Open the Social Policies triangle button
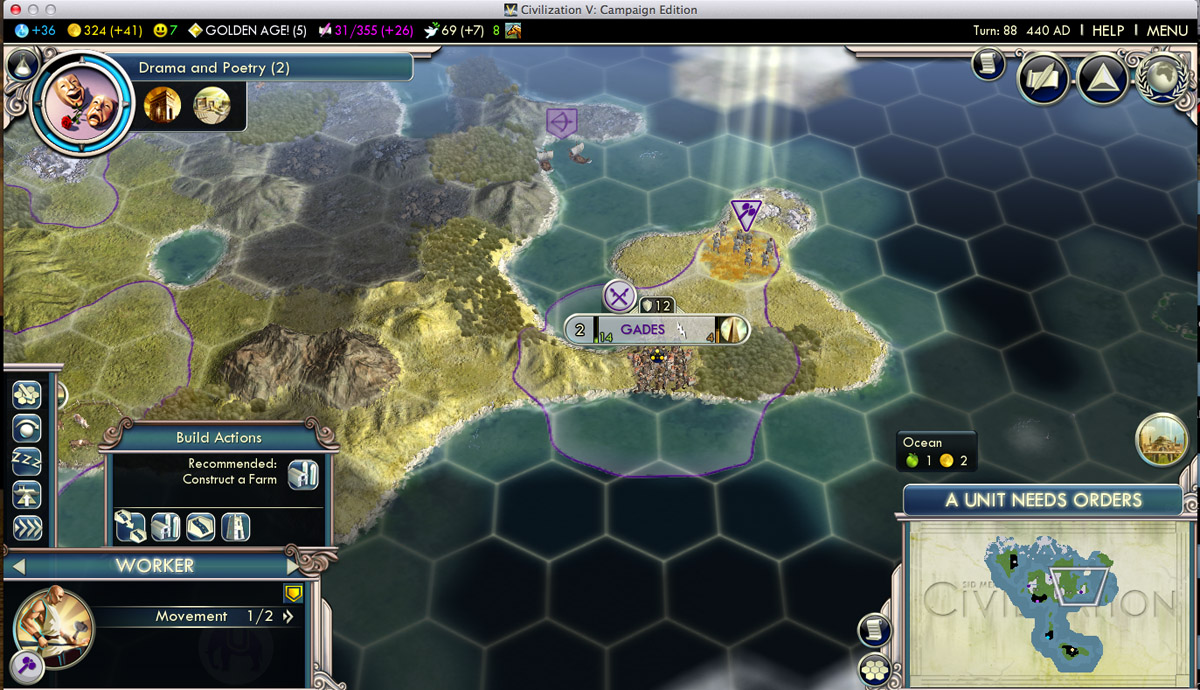1200x690 pixels. click(x=1100, y=78)
